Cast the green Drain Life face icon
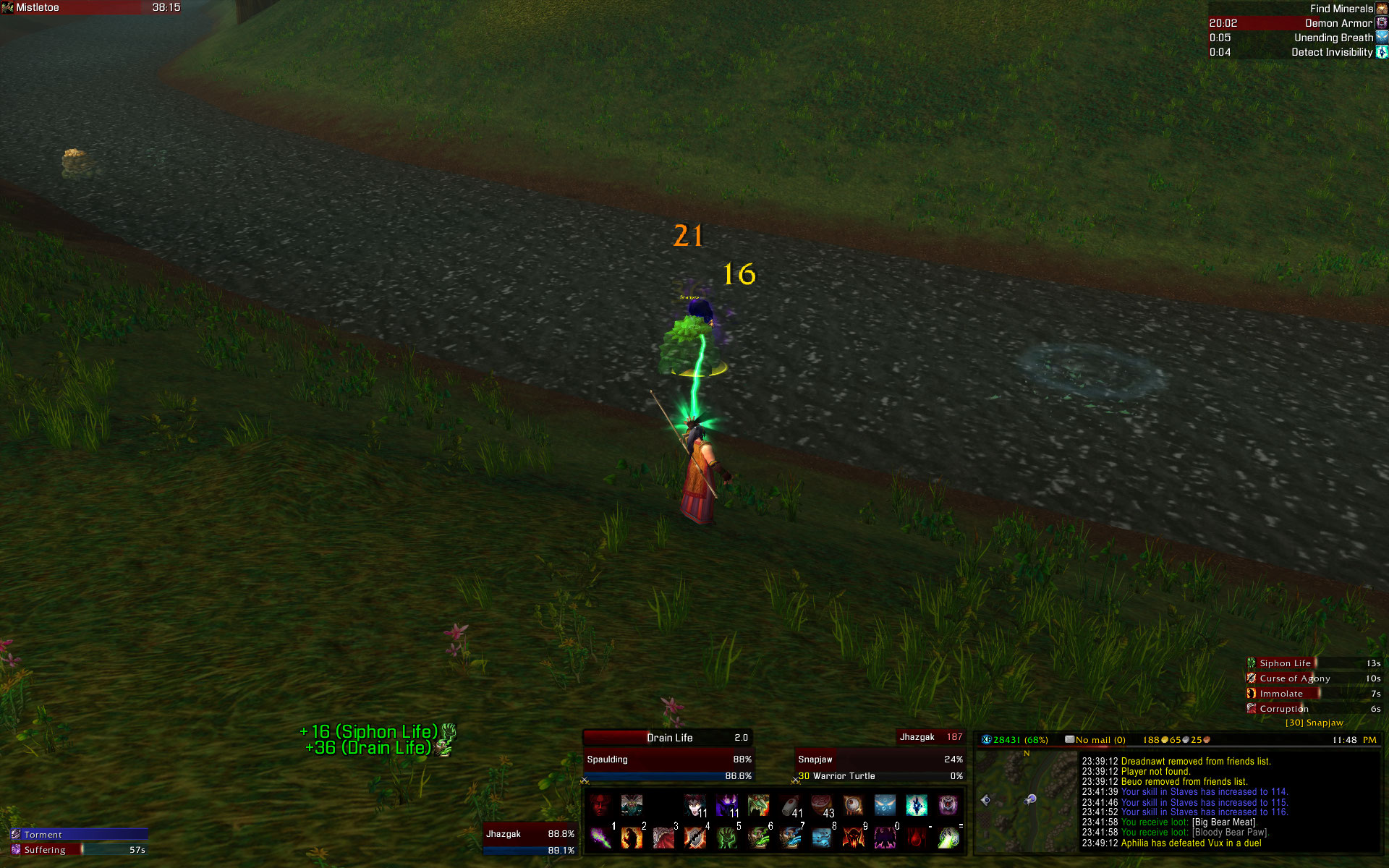This screenshot has height=868, width=1389. (x=758, y=838)
